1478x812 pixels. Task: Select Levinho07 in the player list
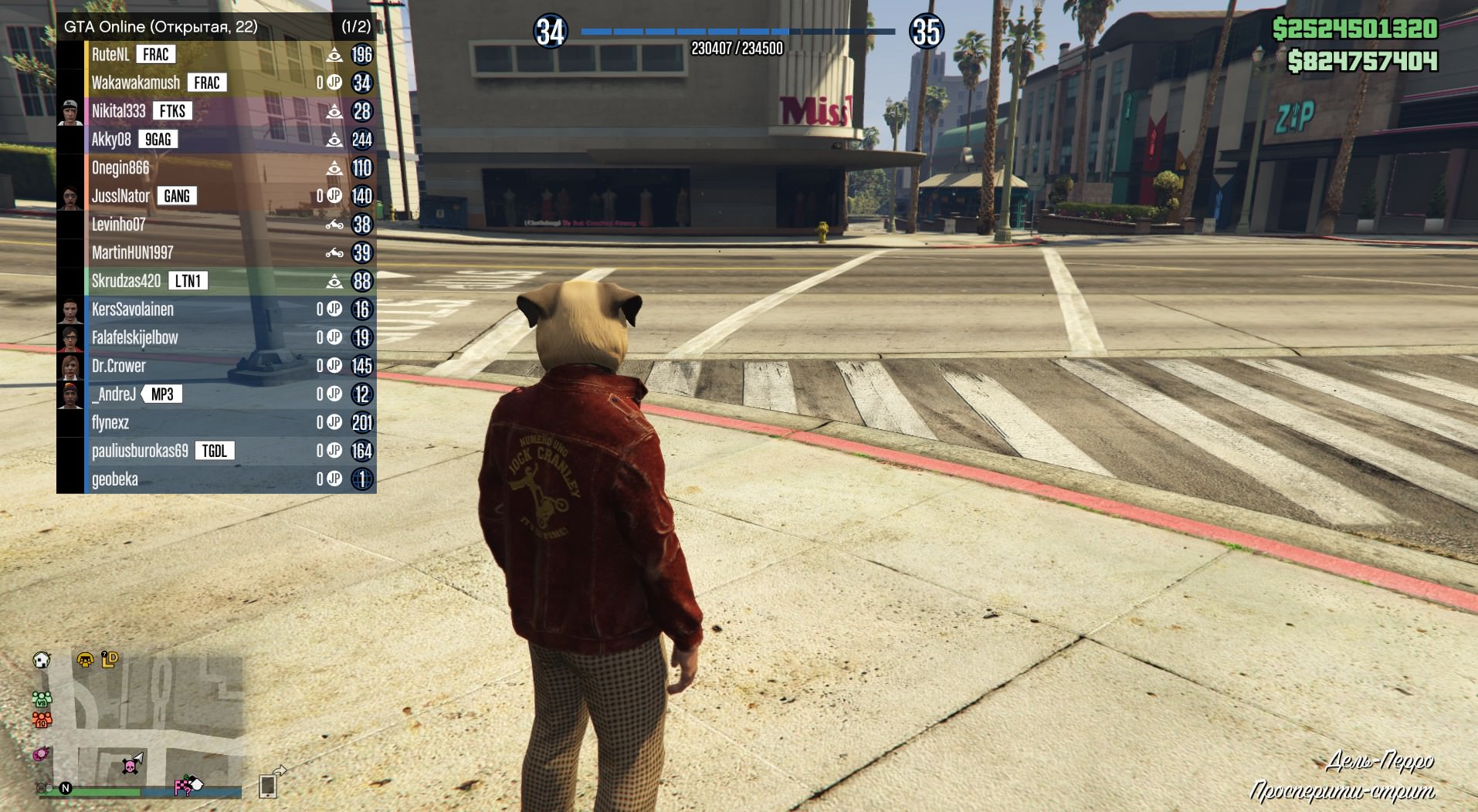[x=118, y=225]
